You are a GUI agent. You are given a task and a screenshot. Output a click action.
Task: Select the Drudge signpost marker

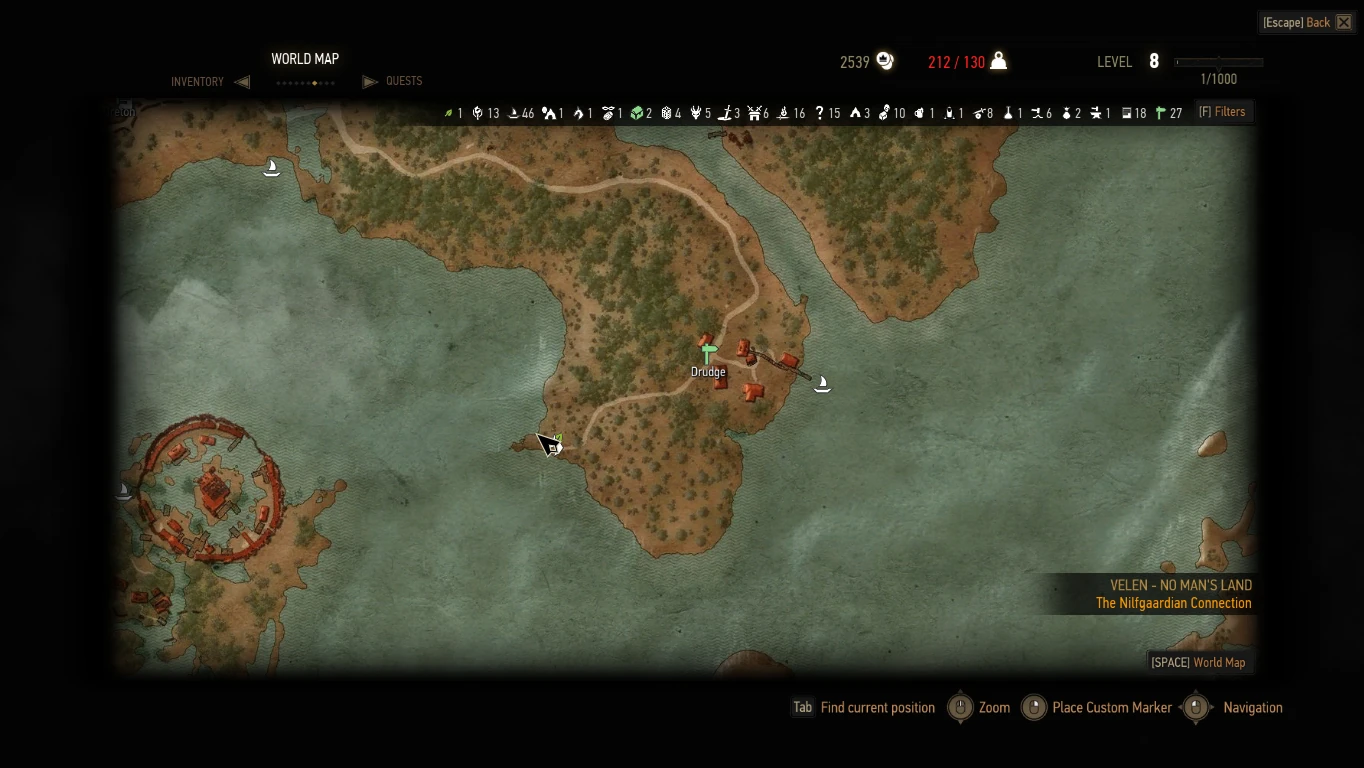(x=708, y=354)
